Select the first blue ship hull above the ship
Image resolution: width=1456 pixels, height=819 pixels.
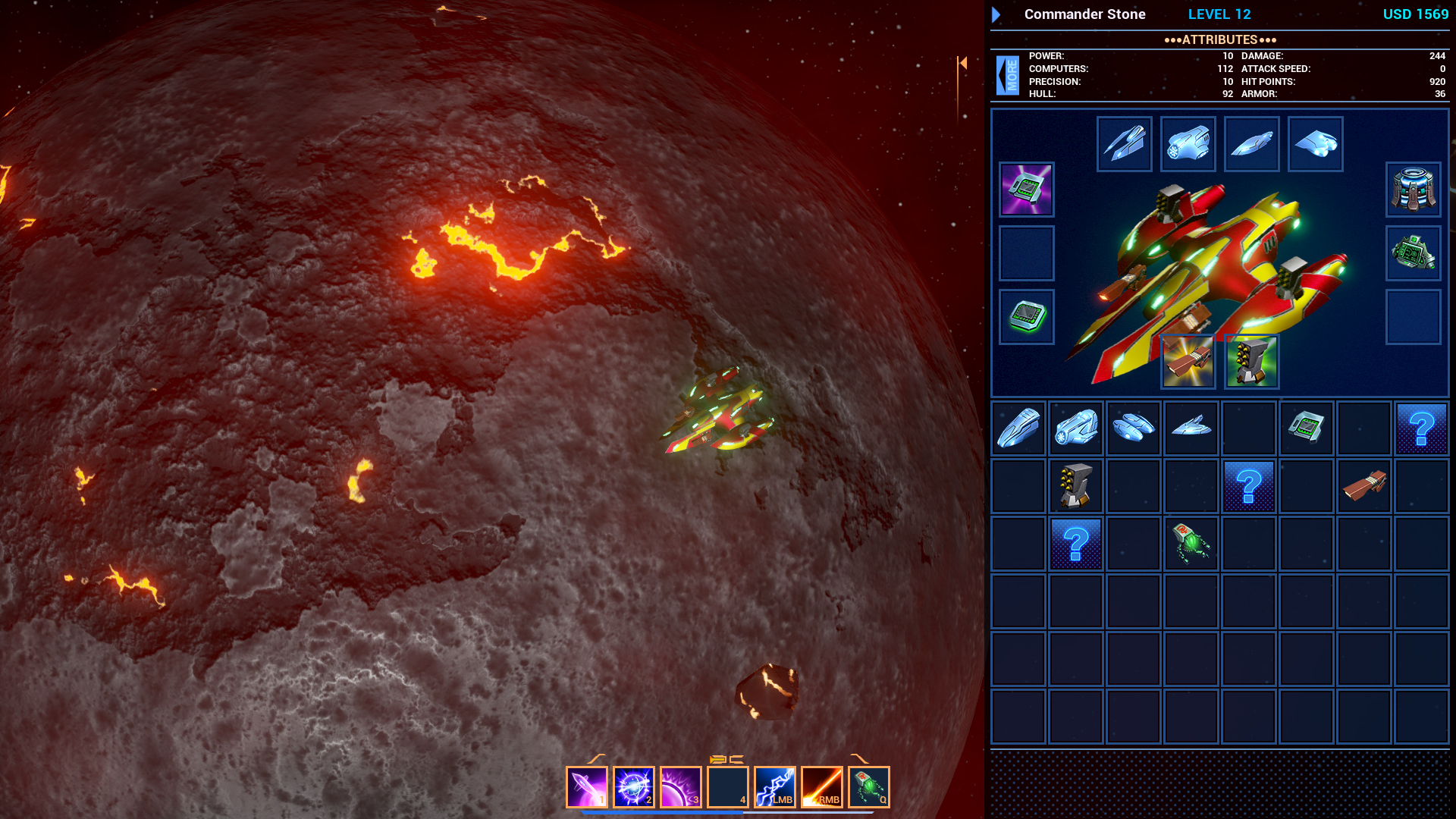[x=1125, y=143]
